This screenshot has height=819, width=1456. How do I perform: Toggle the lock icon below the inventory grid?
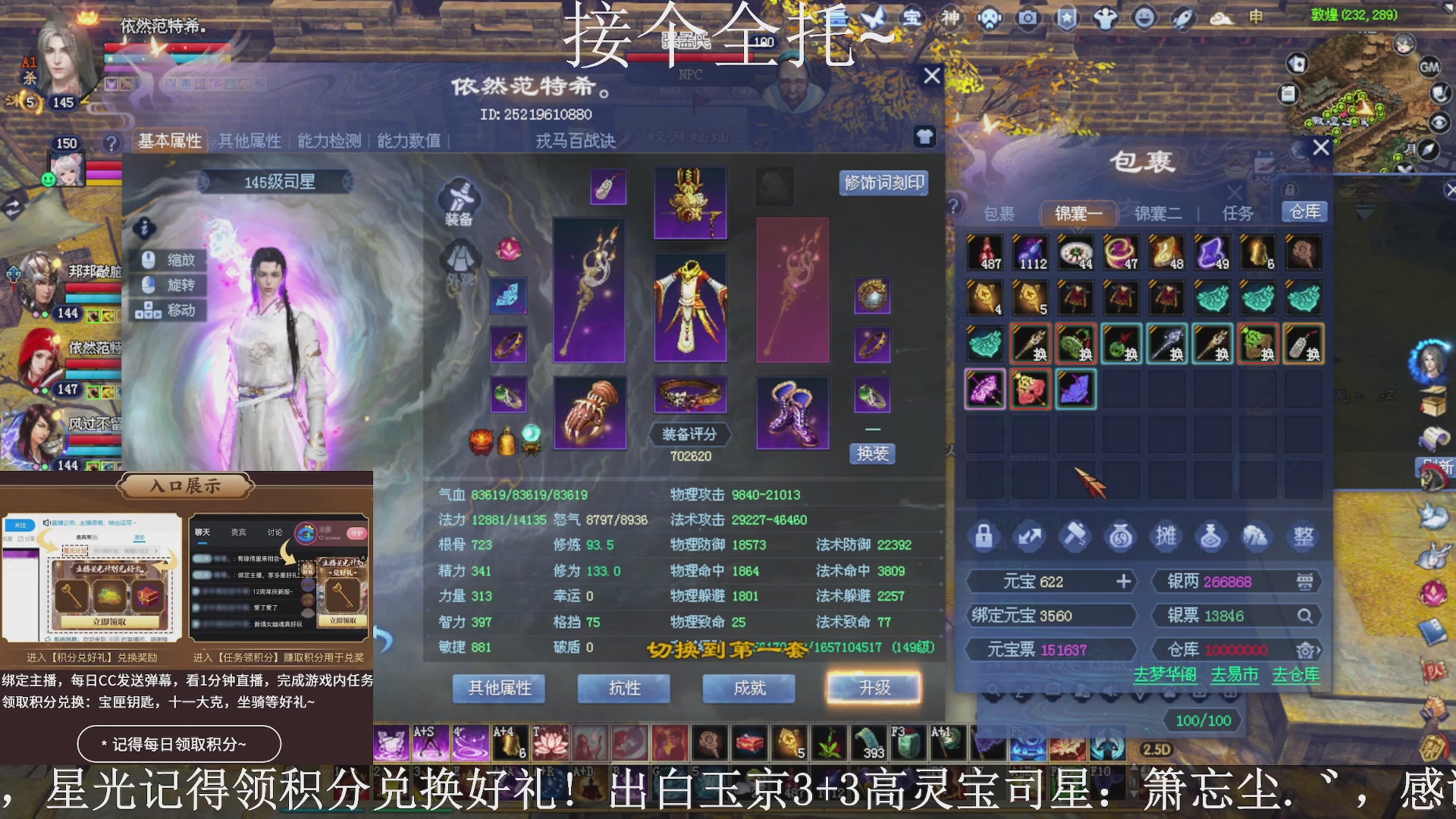pos(984,535)
